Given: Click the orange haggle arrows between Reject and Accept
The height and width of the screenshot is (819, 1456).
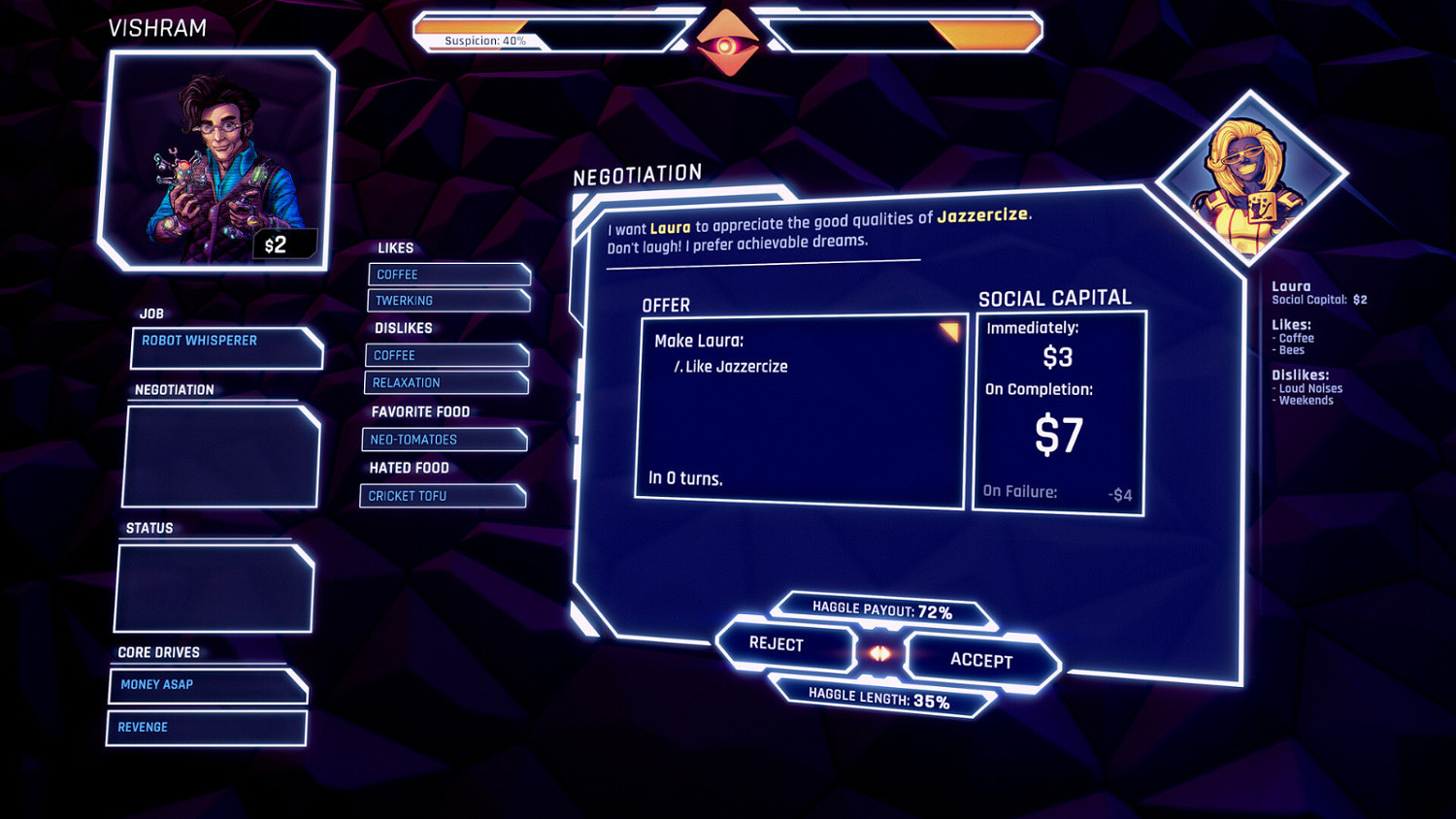Looking at the screenshot, I should pyautogui.click(x=878, y=652).
